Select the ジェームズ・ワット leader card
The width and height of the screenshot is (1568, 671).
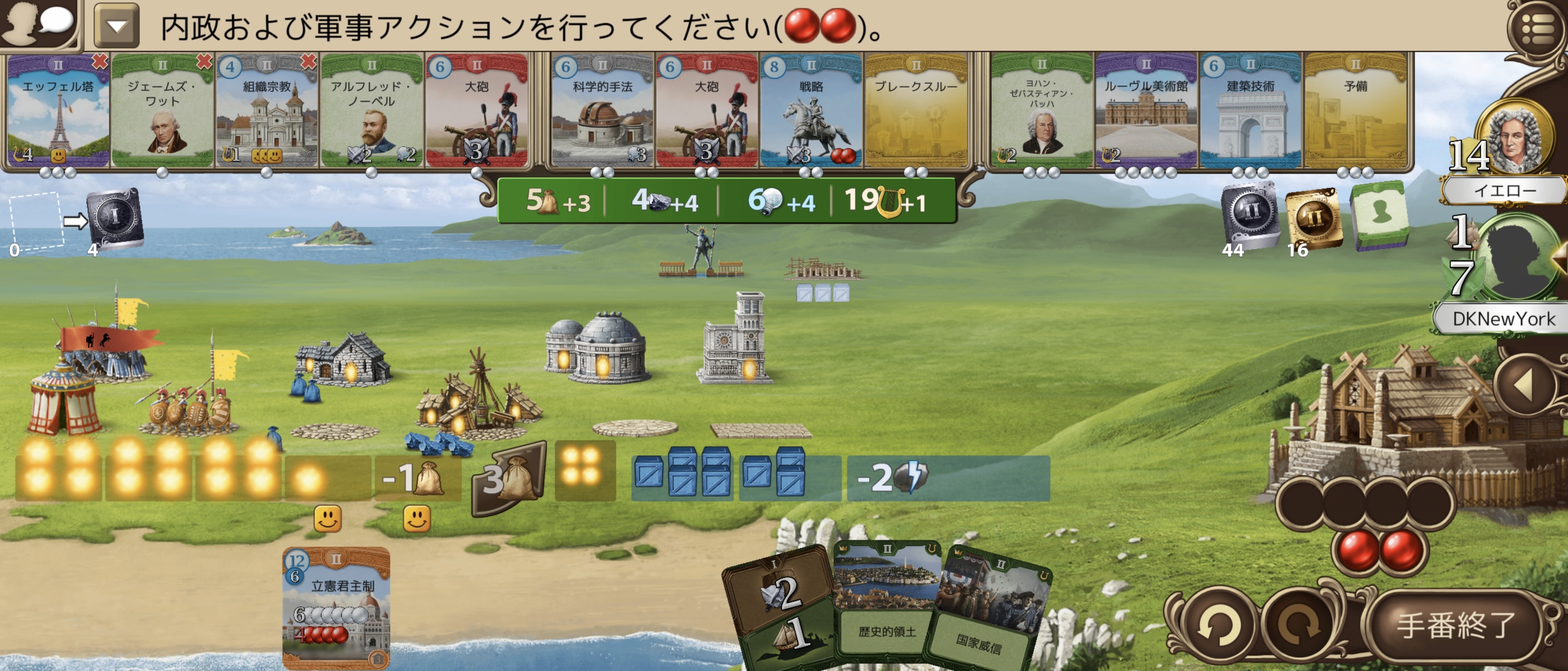tap(162, 113)
